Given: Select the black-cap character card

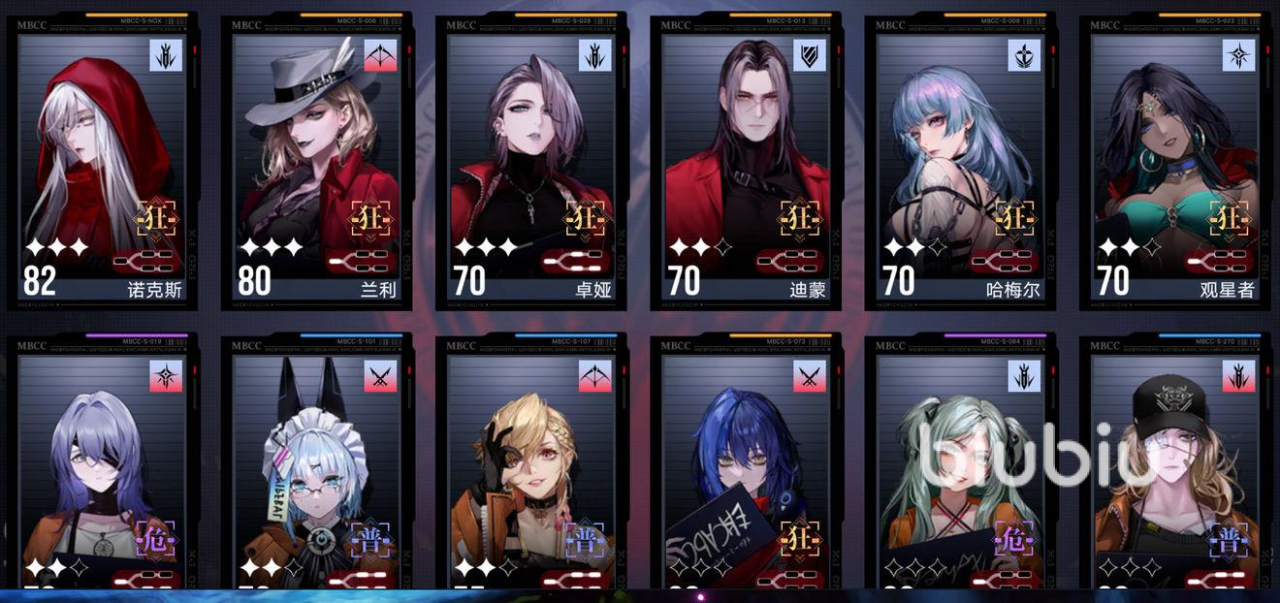Looking at the screenshot, I should (1176, 470).
